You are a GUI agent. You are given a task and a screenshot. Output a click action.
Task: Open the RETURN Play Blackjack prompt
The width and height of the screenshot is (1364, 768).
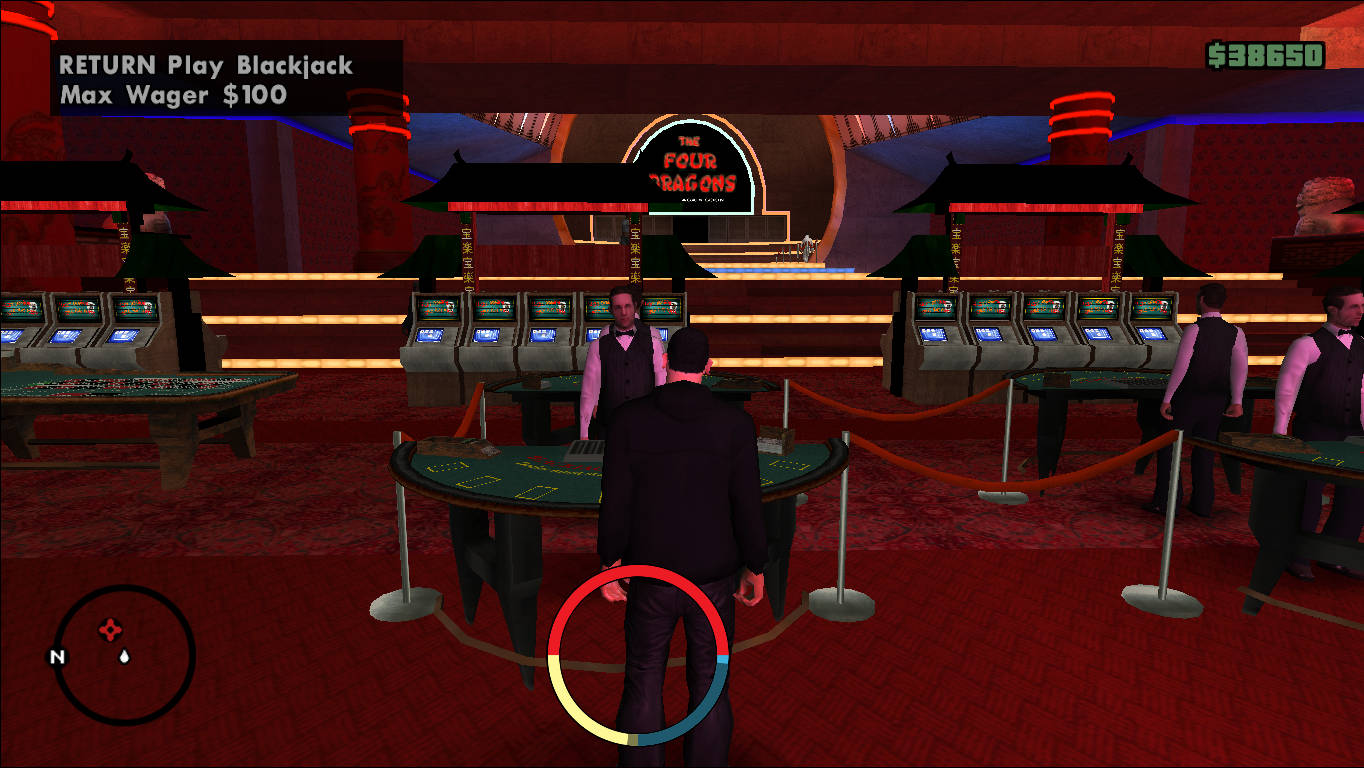pos(206,65)
